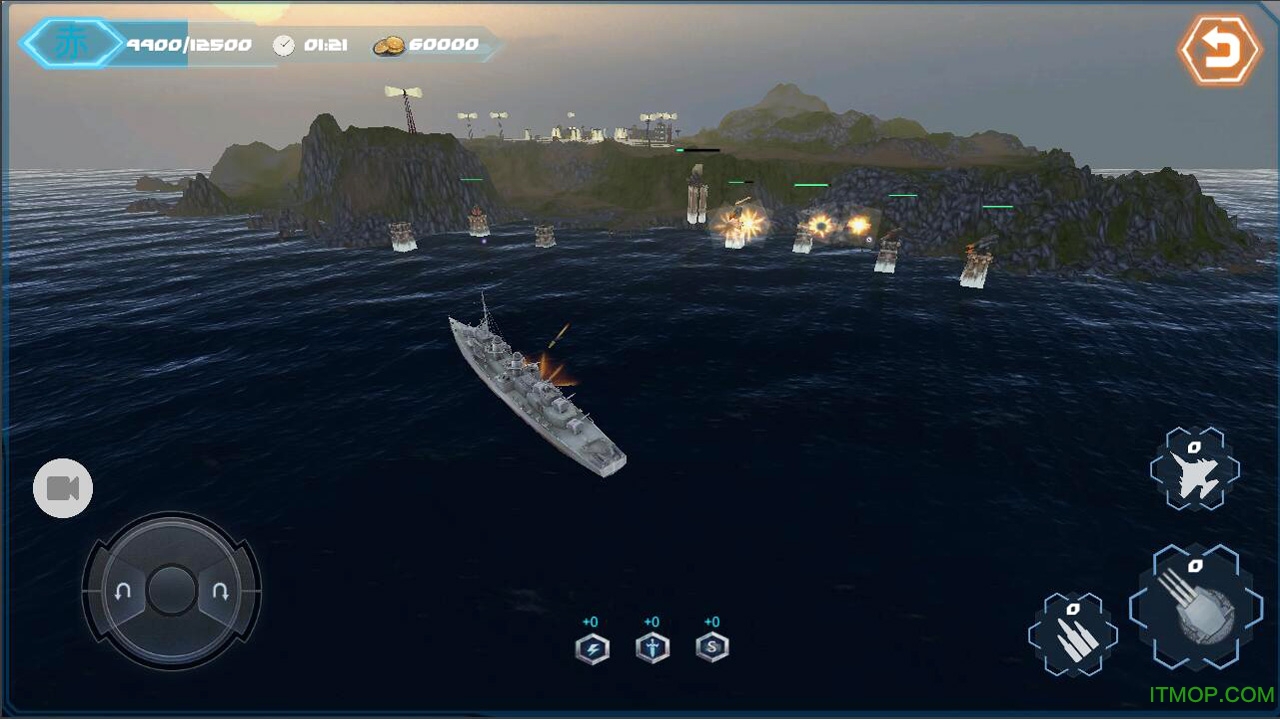The width and height of the screenshot is (1280, 720).
Task: Tap the orange back arrow button
Action: (x=1219, y=48)
